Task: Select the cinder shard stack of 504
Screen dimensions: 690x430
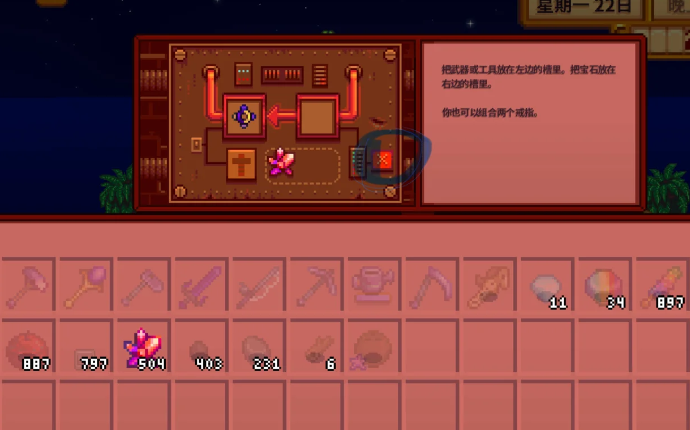Action: click(x=143, y=348)
